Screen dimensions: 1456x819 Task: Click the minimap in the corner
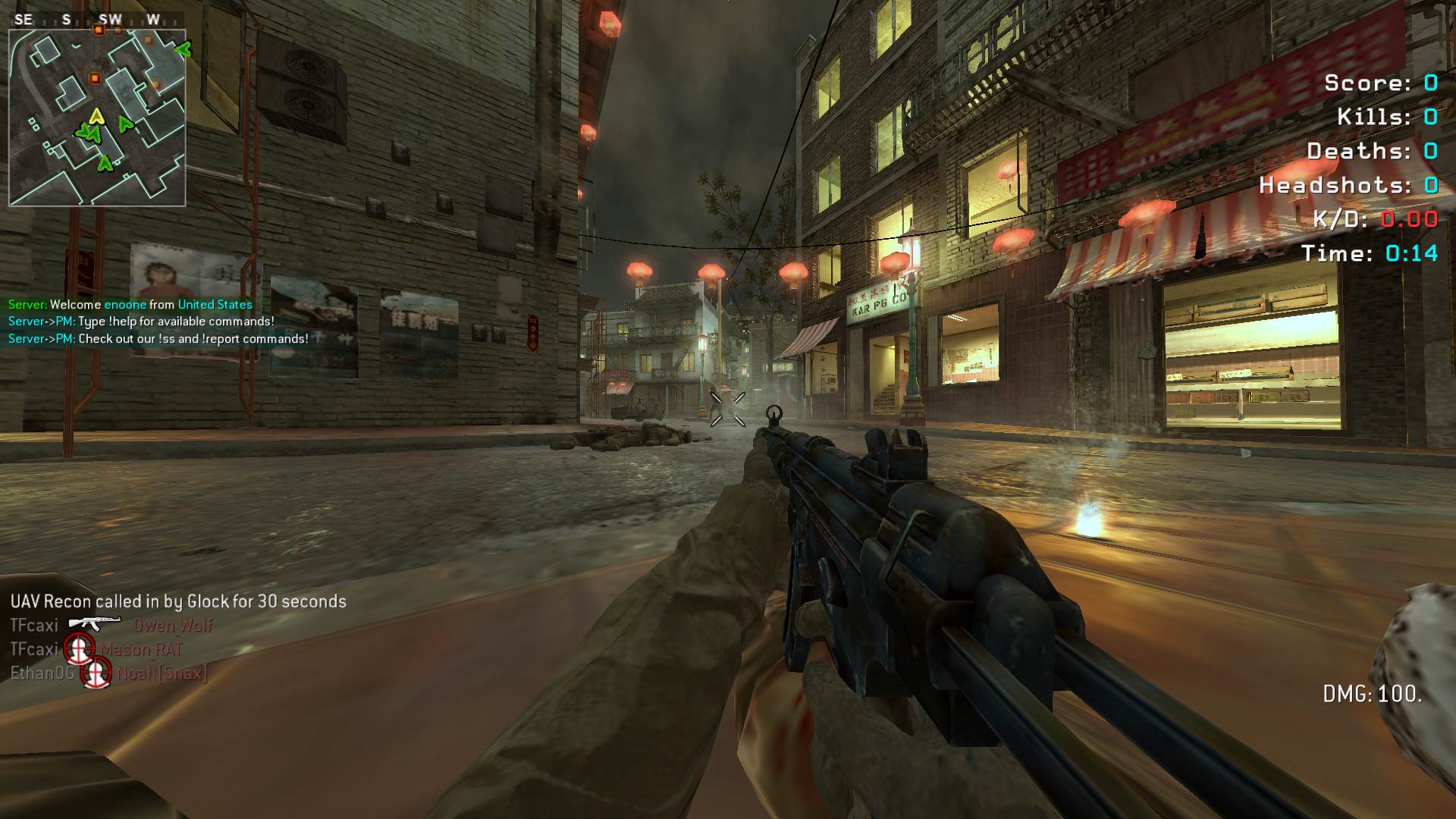click(x=97, y=118)
